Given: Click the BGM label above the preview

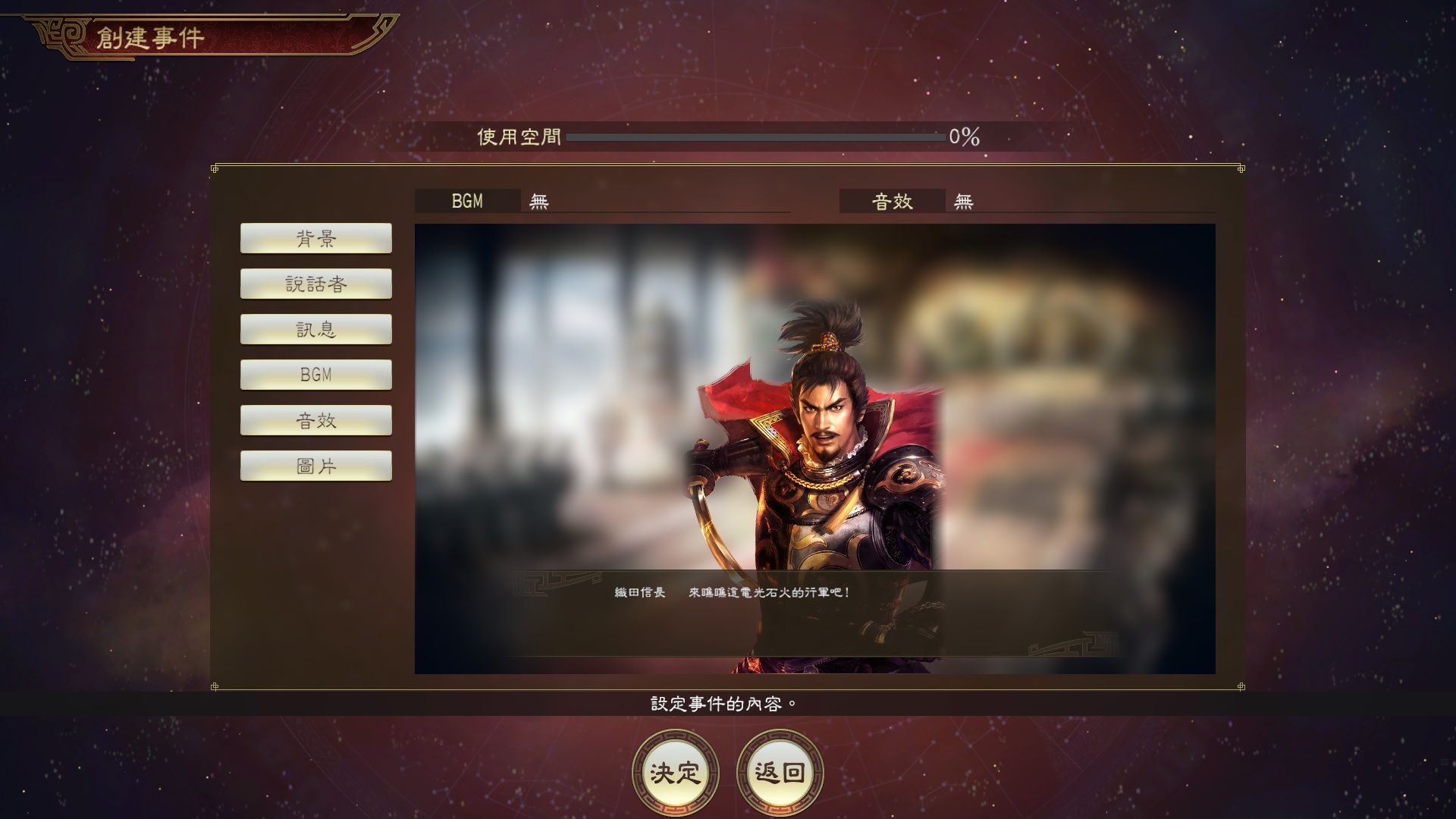Looking at the screenshot, I should tap(466, 202).
